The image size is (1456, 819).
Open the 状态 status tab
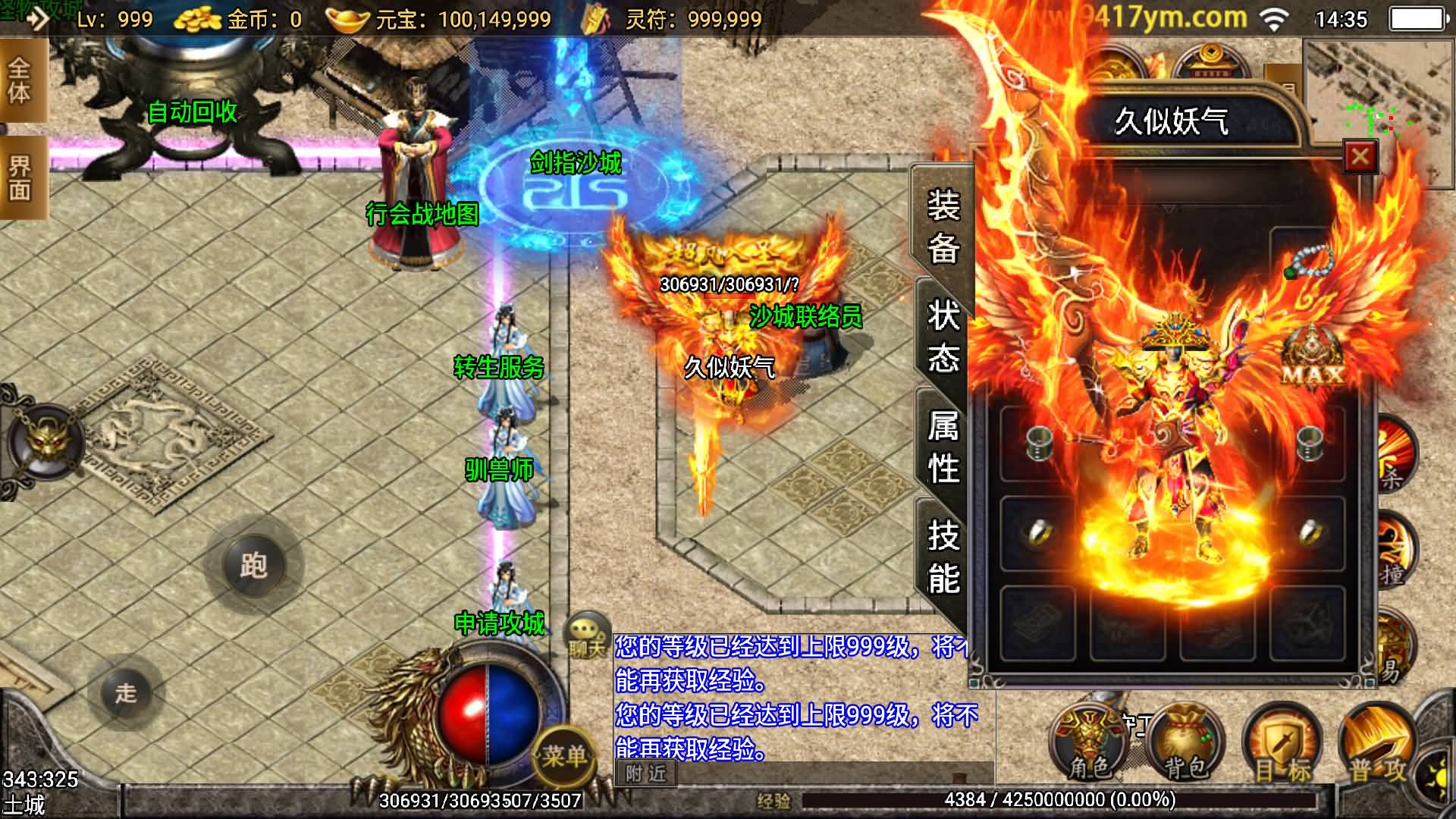(x=943, y=335)
